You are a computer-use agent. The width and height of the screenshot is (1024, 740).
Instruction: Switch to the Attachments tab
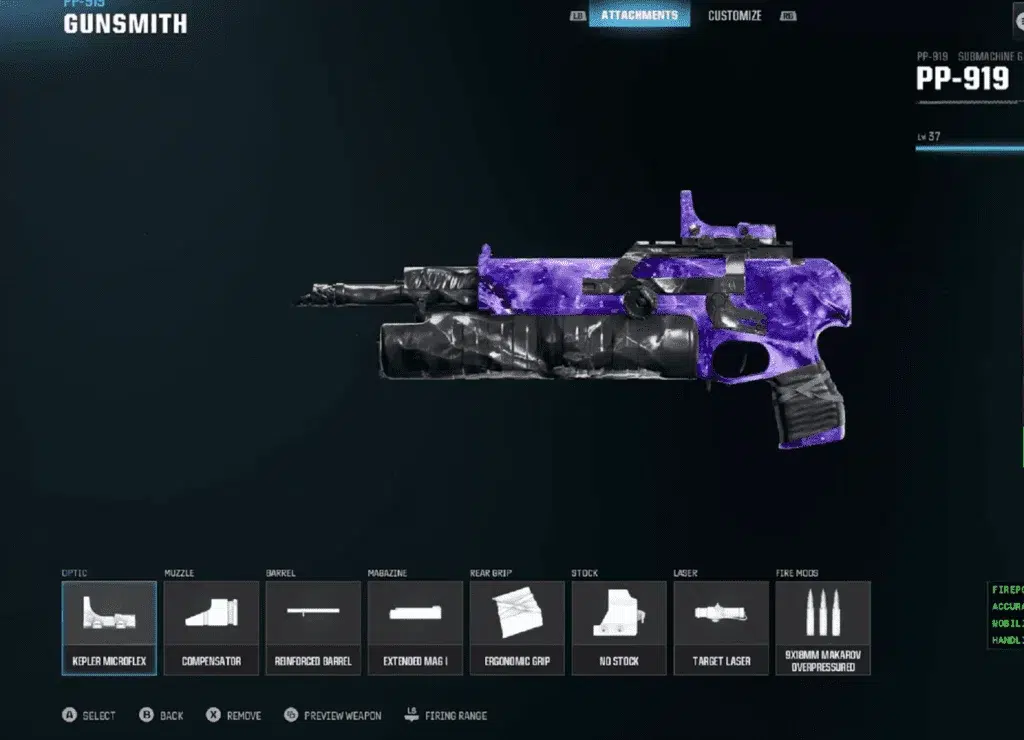click(x=639, y=15)
